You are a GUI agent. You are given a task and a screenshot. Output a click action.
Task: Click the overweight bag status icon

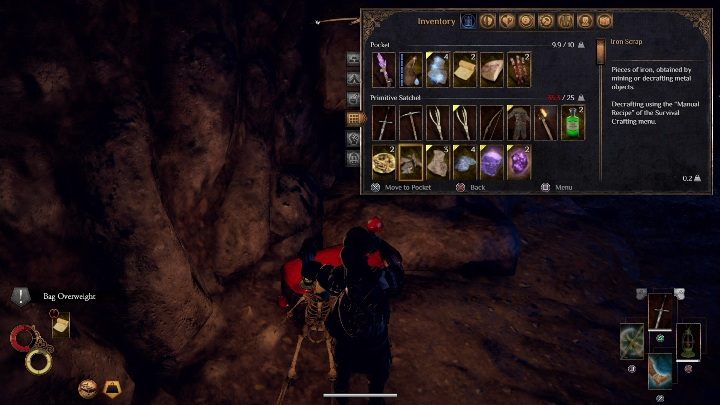point(110,387)
